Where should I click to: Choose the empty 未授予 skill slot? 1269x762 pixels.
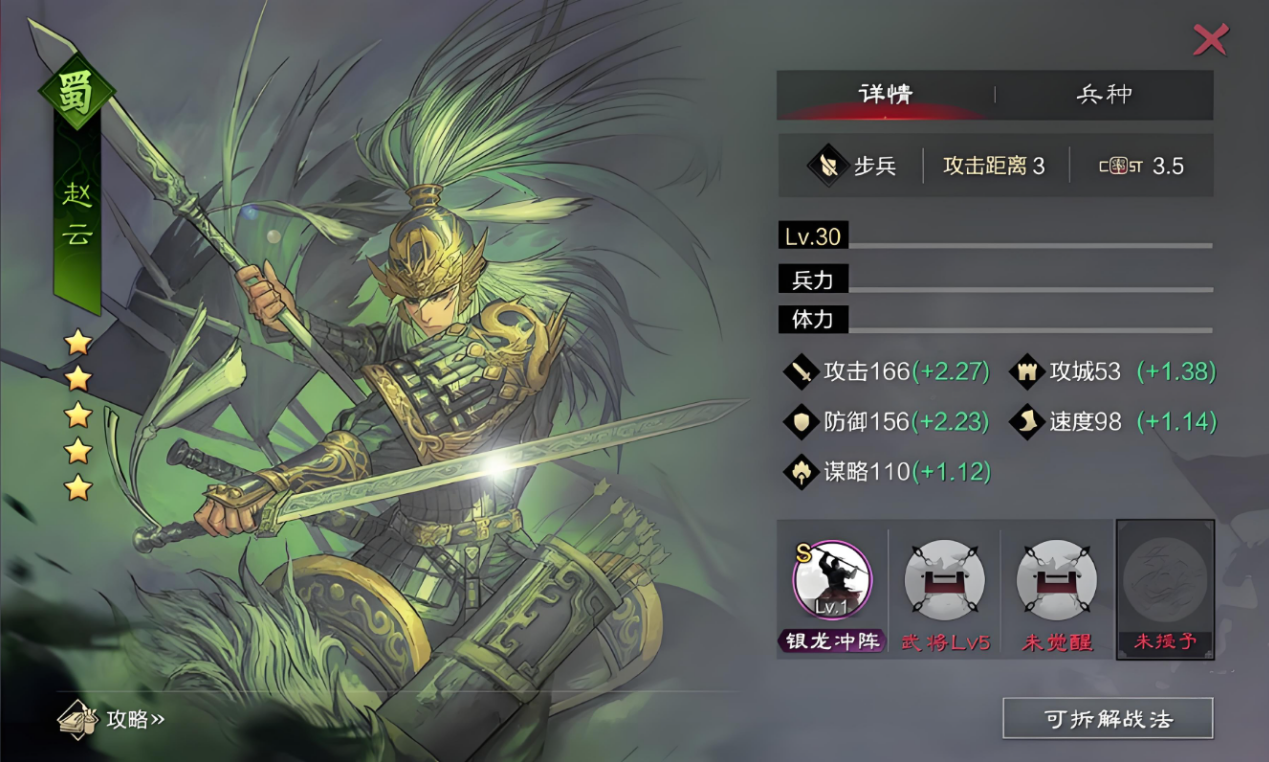pos(1165,585)
